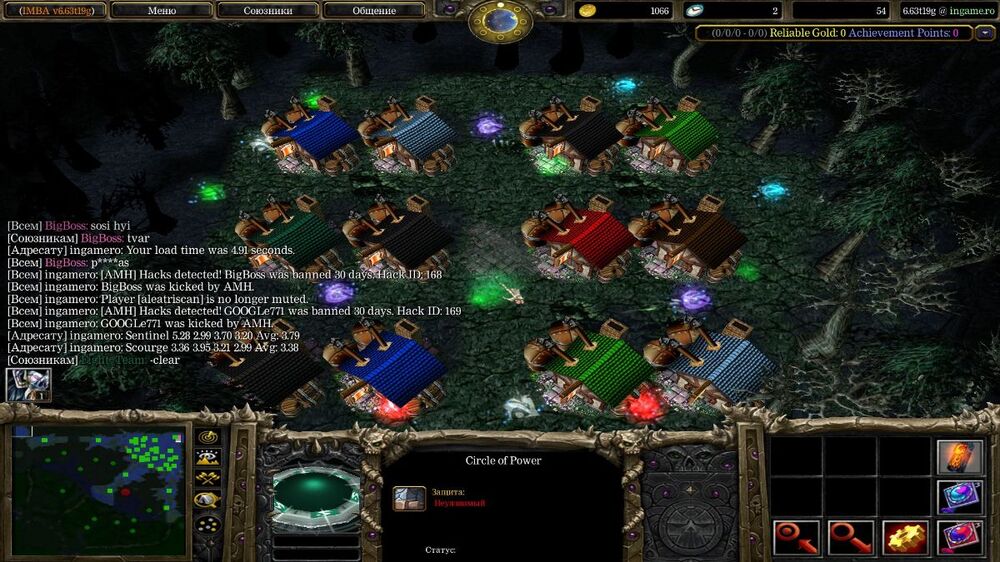This screenshot has width=1000, height=562.
Task: Toggle the minimap terrain display button
Action: click(208, 458)
